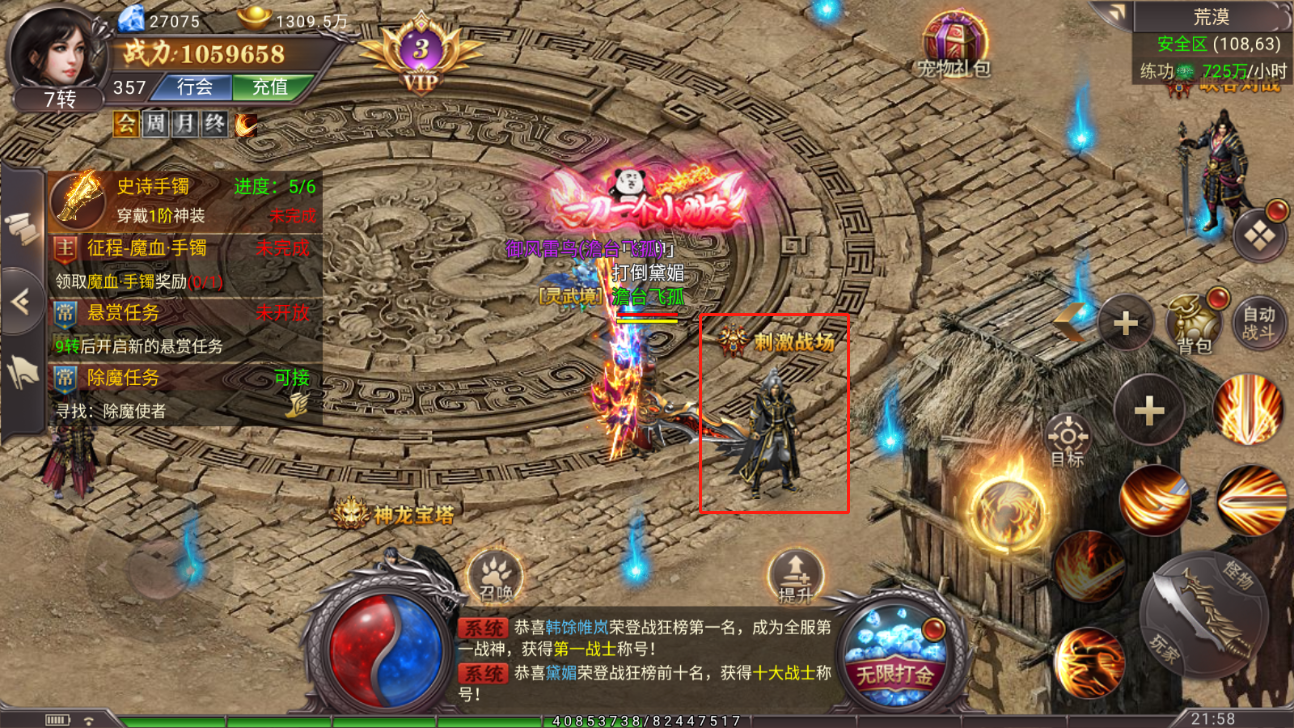
Task: Select the 目标 target button
Action: pos(1067,442)
